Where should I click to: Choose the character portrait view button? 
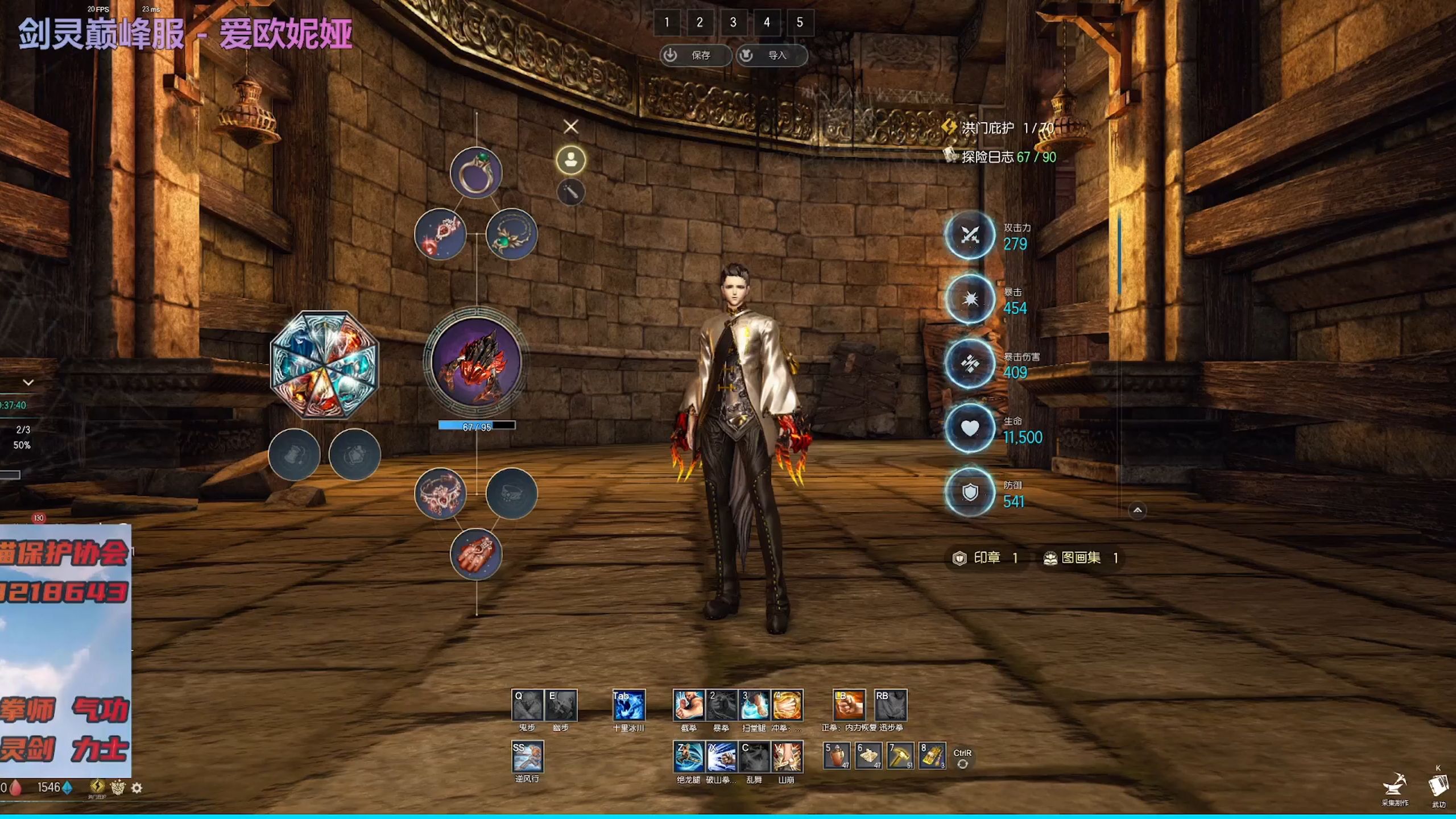pyautogui.click(x=570, y=160)
